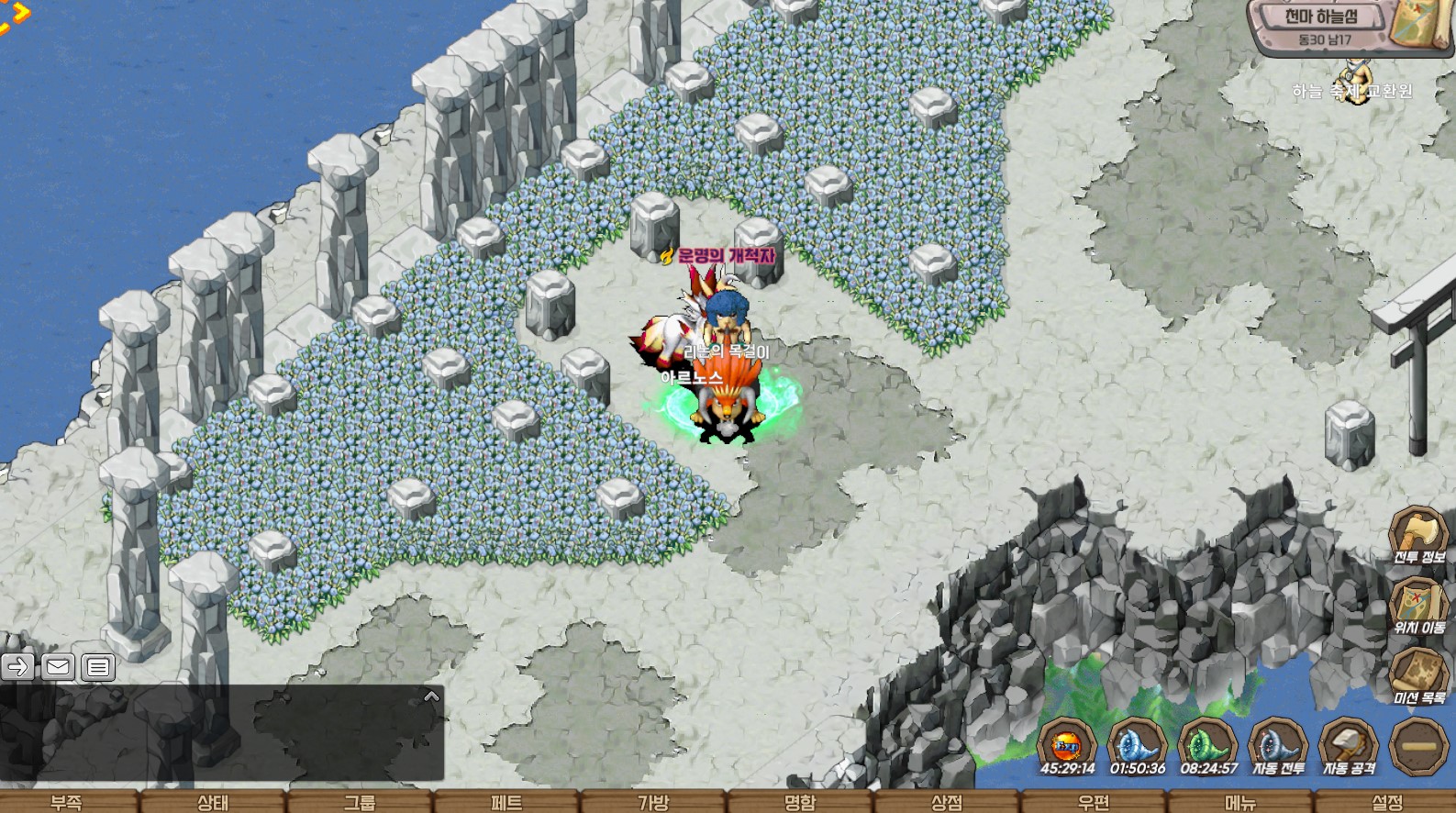Click the envelope button above chat
This screenshot has height=813, width=1456.
(x=58, y=666)
